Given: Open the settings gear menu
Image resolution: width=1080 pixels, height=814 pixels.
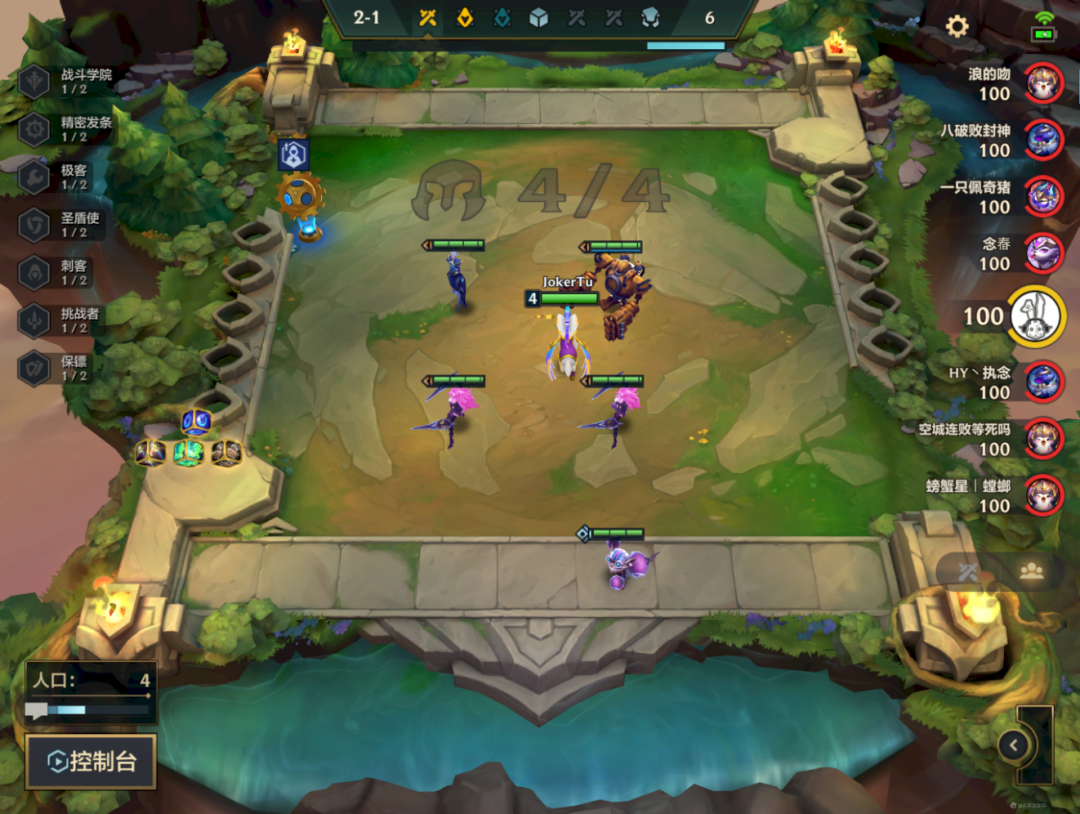Looking at the screenshot, I should click(957, 27).
